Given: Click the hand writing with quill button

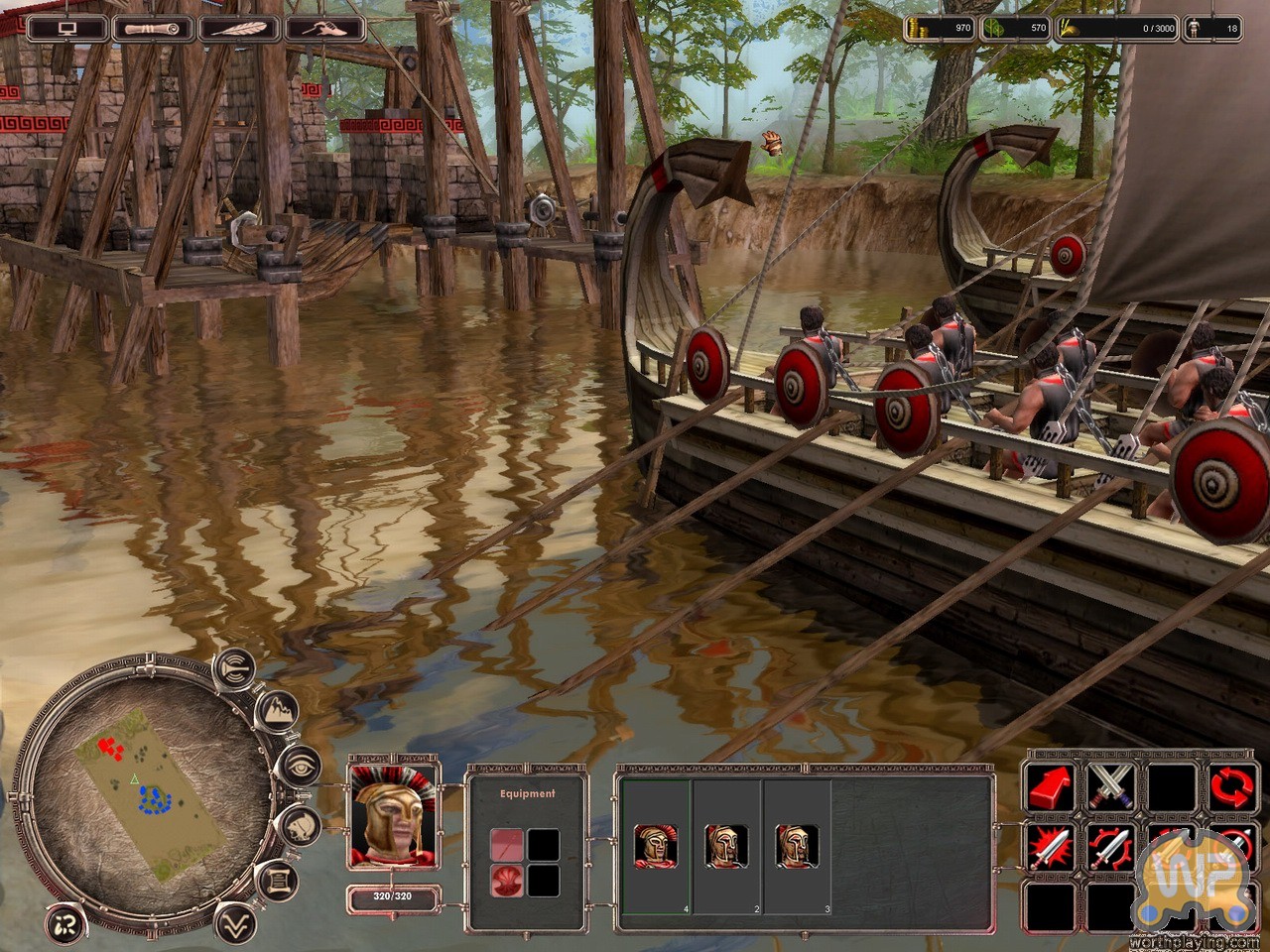Looking at the screenshot, I should point(323,28).
